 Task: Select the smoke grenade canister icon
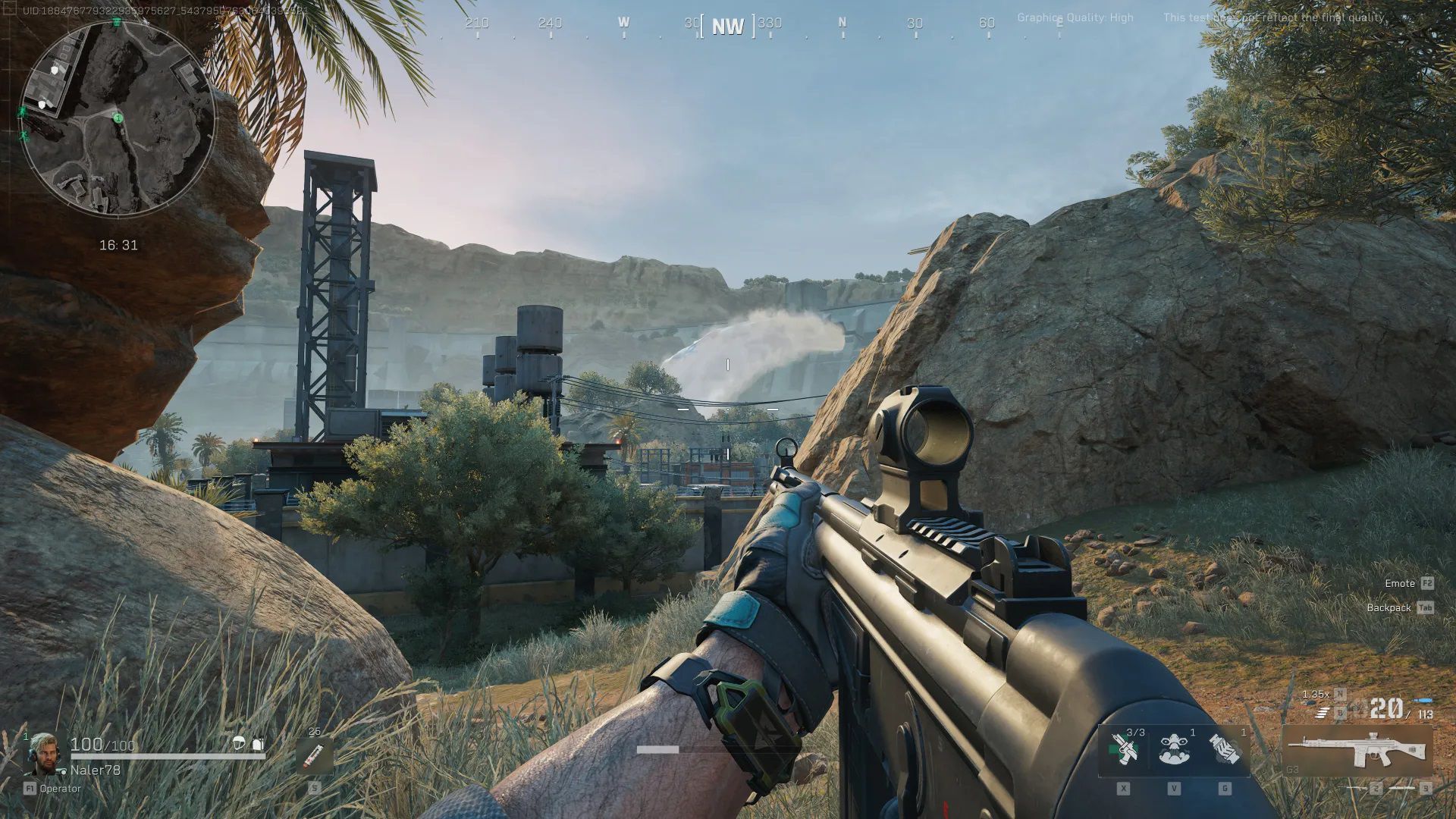(1224, 749)
